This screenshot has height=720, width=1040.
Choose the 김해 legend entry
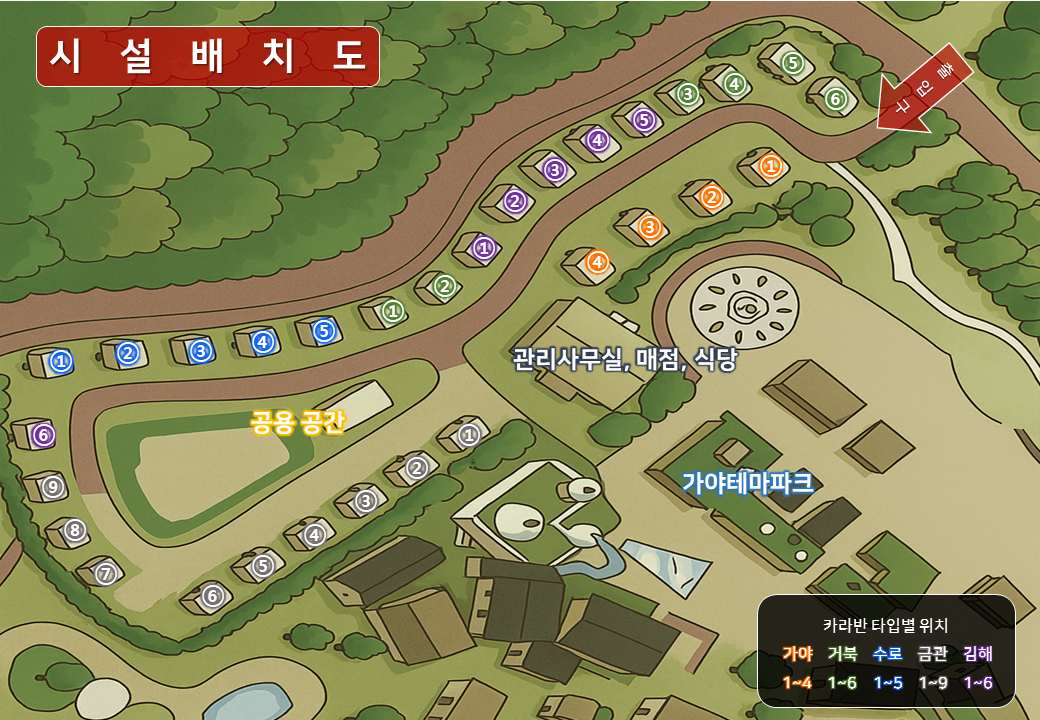977,654
